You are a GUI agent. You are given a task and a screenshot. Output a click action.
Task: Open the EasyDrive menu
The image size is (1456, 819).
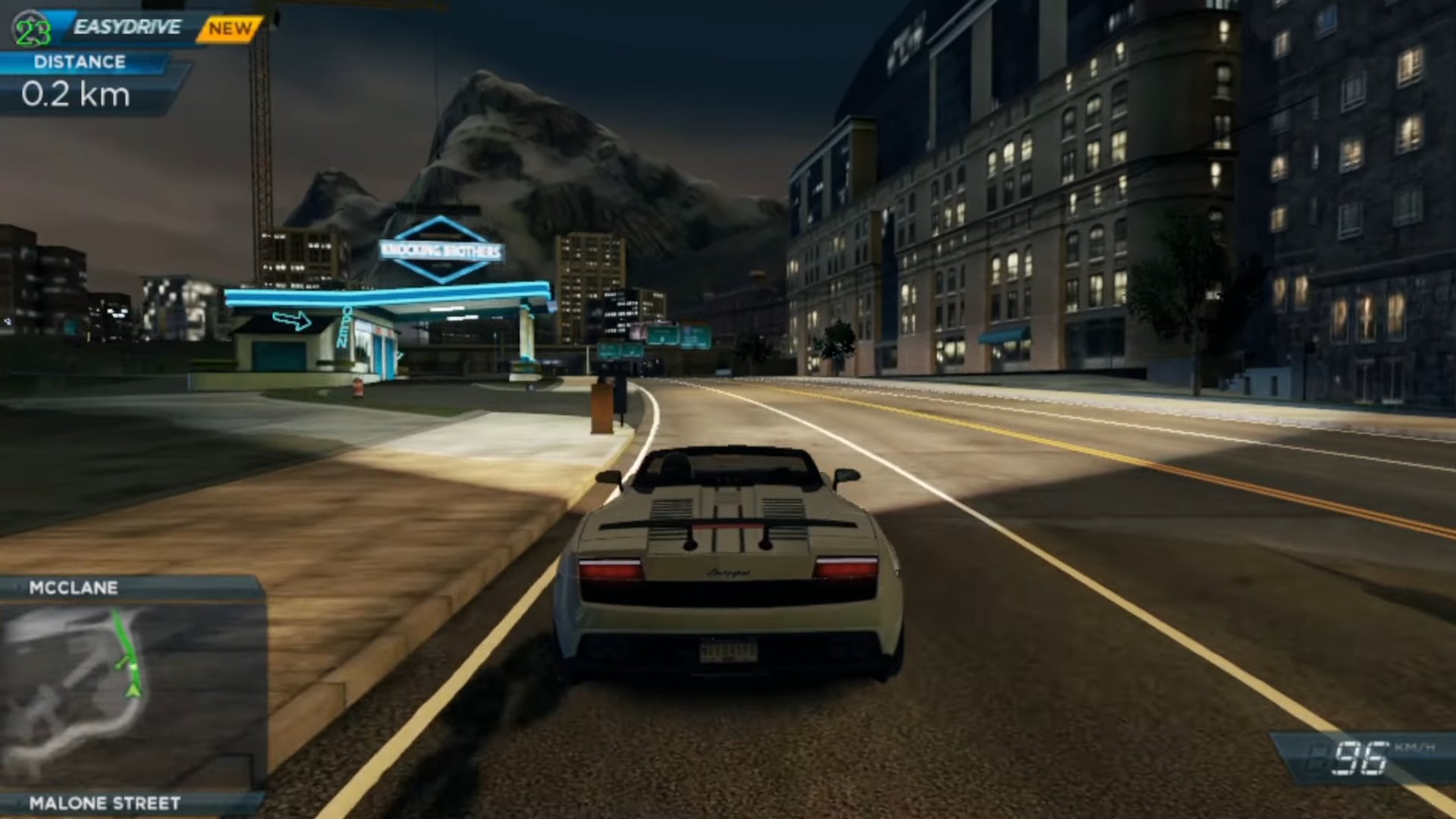(127, 28)
